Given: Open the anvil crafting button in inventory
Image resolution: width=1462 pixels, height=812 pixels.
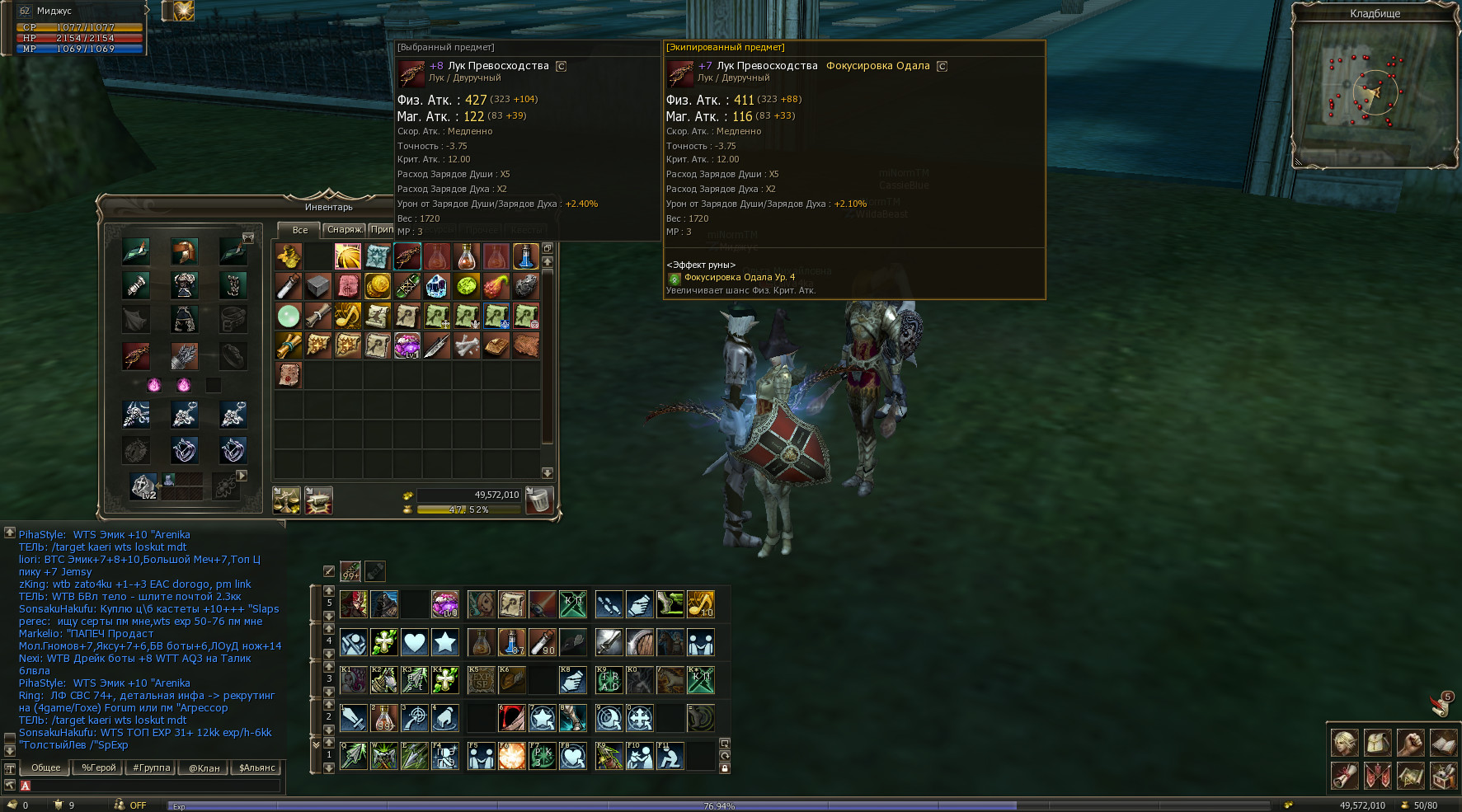Looking at the screenshot, I should coord(318,500).
